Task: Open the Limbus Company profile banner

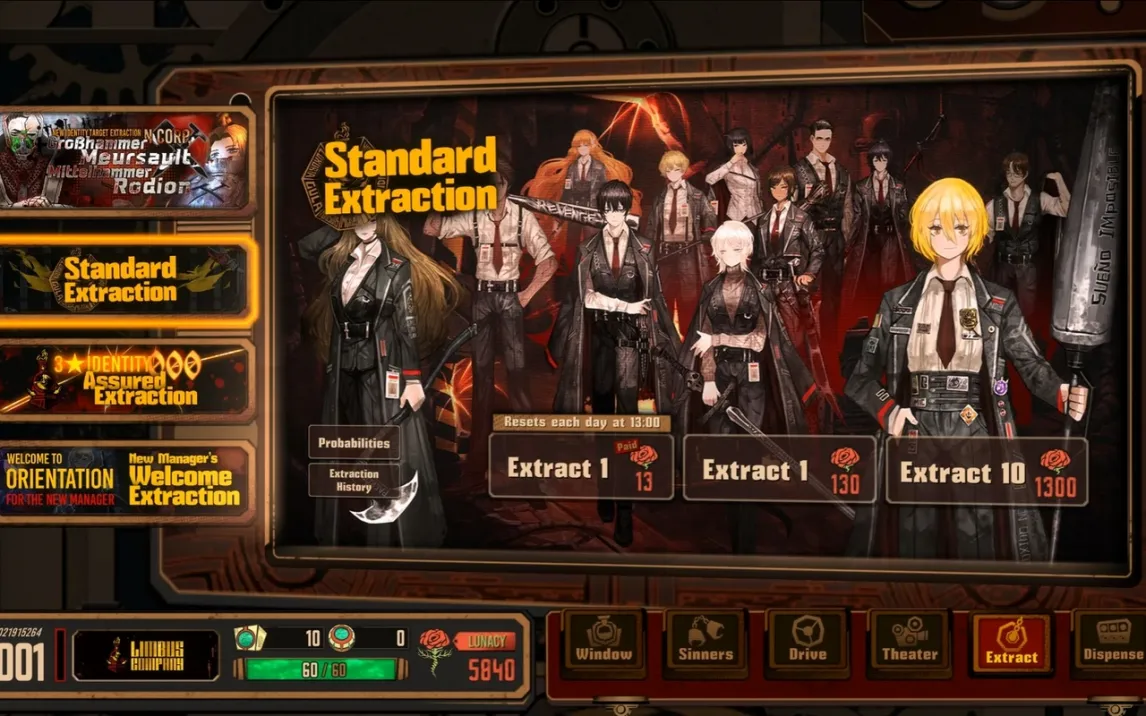Action: (x=146, y=655)
